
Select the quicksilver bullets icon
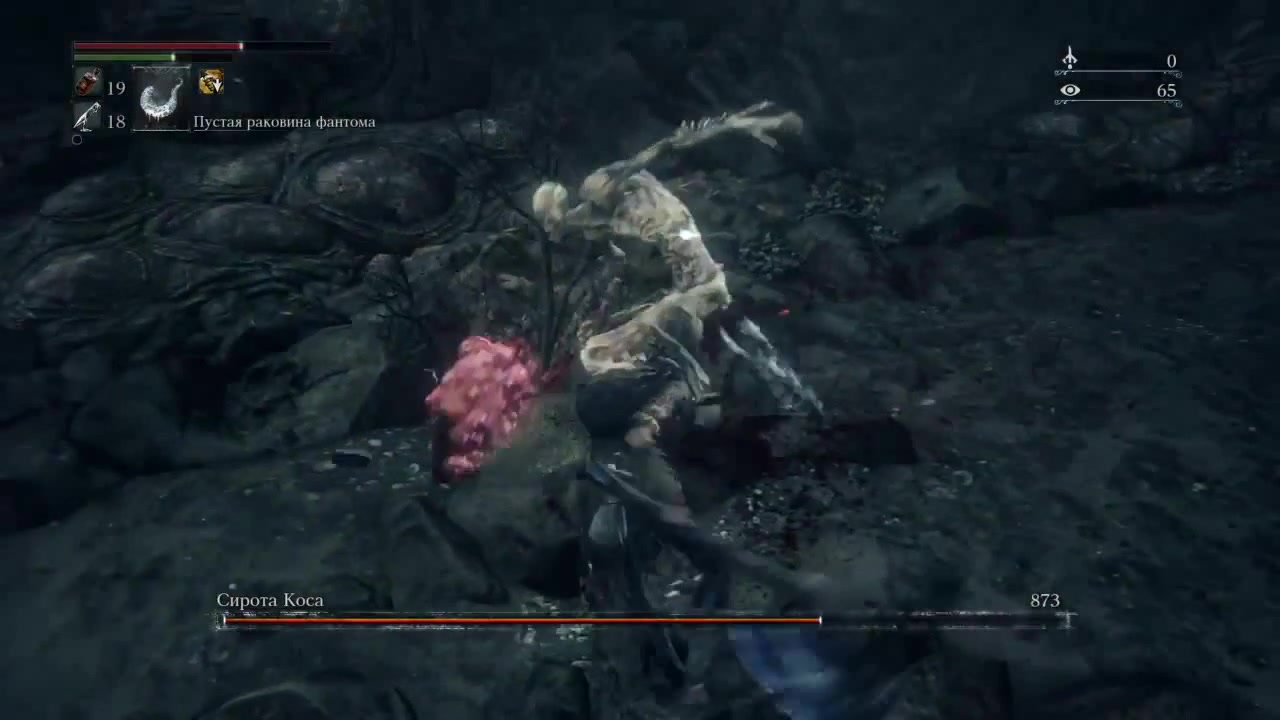point(87,117)
